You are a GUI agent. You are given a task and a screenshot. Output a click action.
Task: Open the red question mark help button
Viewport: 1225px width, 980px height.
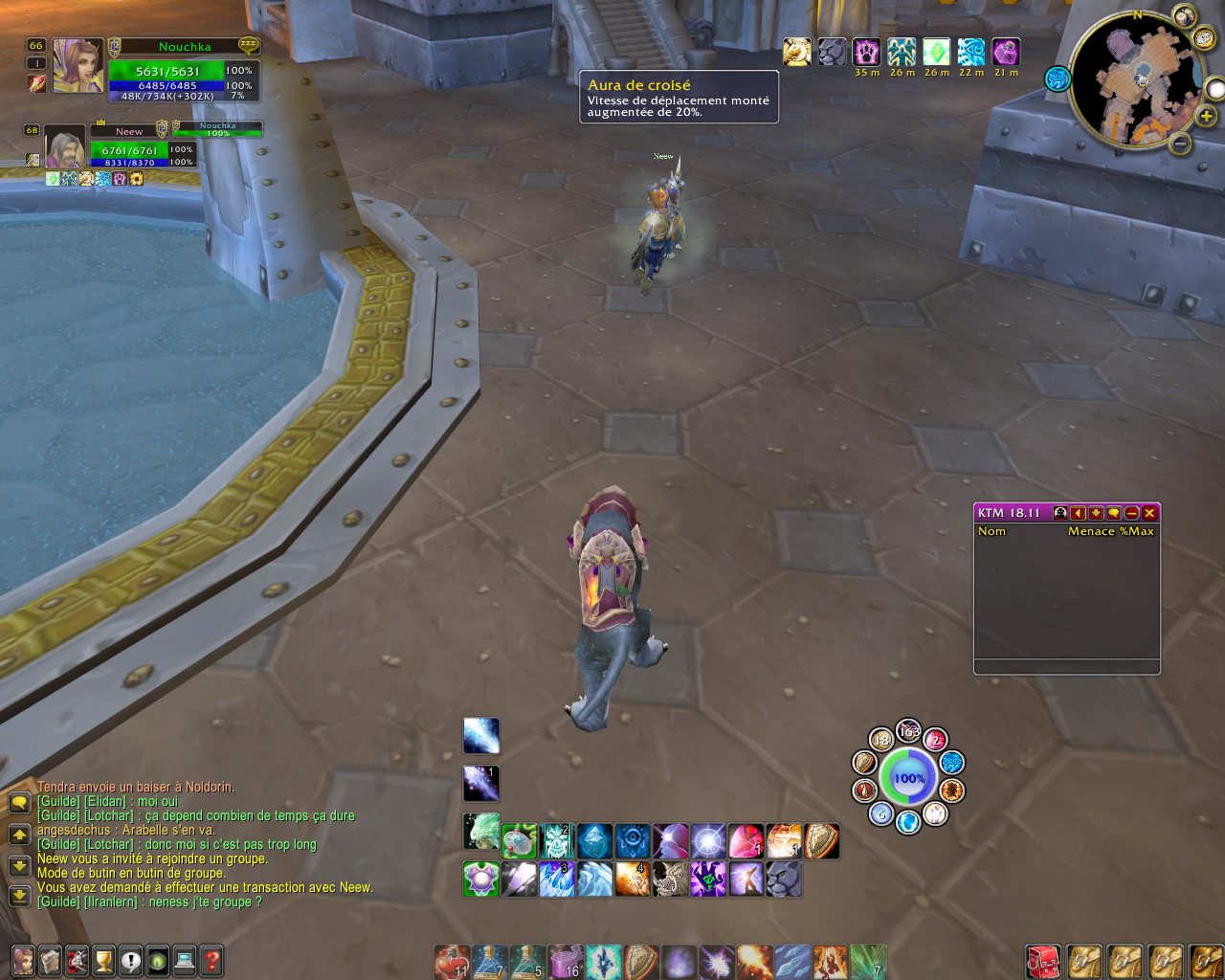click(212, 960)
